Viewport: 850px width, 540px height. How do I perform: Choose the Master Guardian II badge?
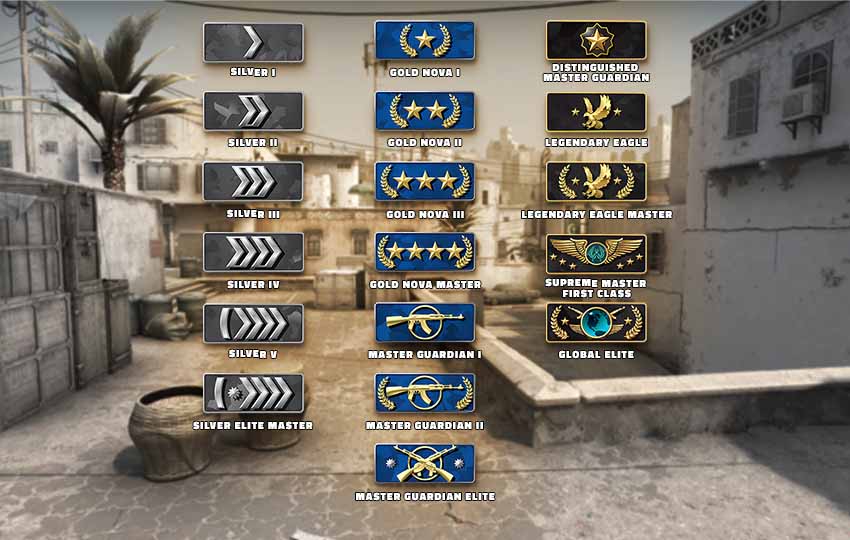tap(425, 393)
